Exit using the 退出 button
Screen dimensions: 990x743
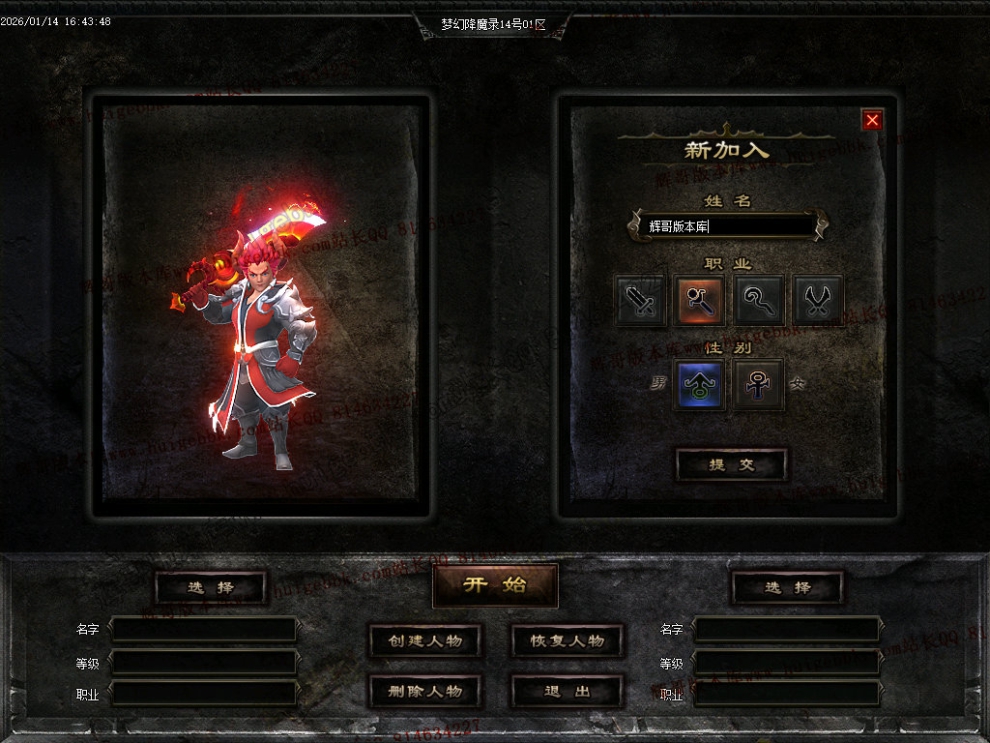coord(567,691)
